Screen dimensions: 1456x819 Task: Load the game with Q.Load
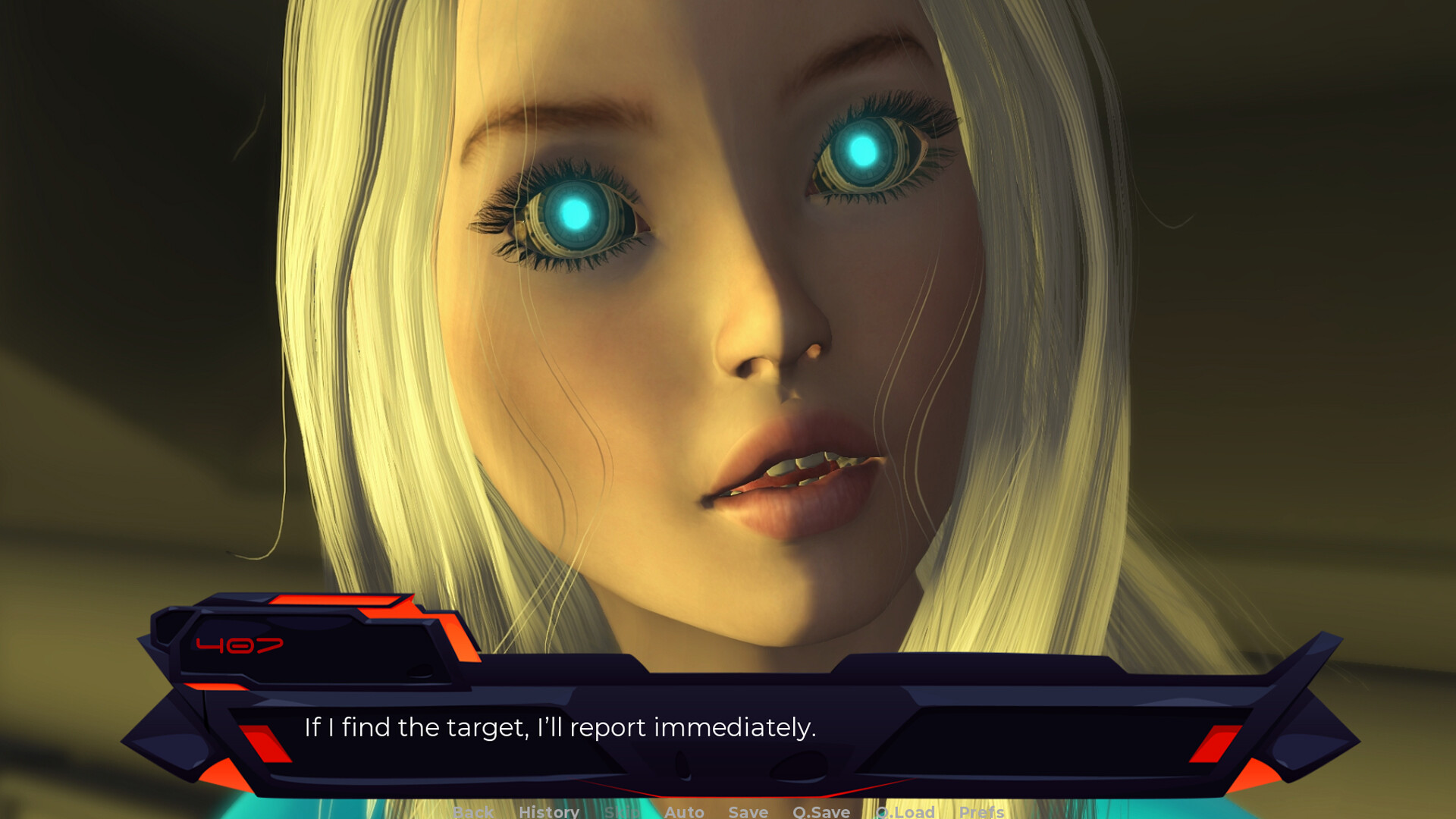tap(905, 812)
